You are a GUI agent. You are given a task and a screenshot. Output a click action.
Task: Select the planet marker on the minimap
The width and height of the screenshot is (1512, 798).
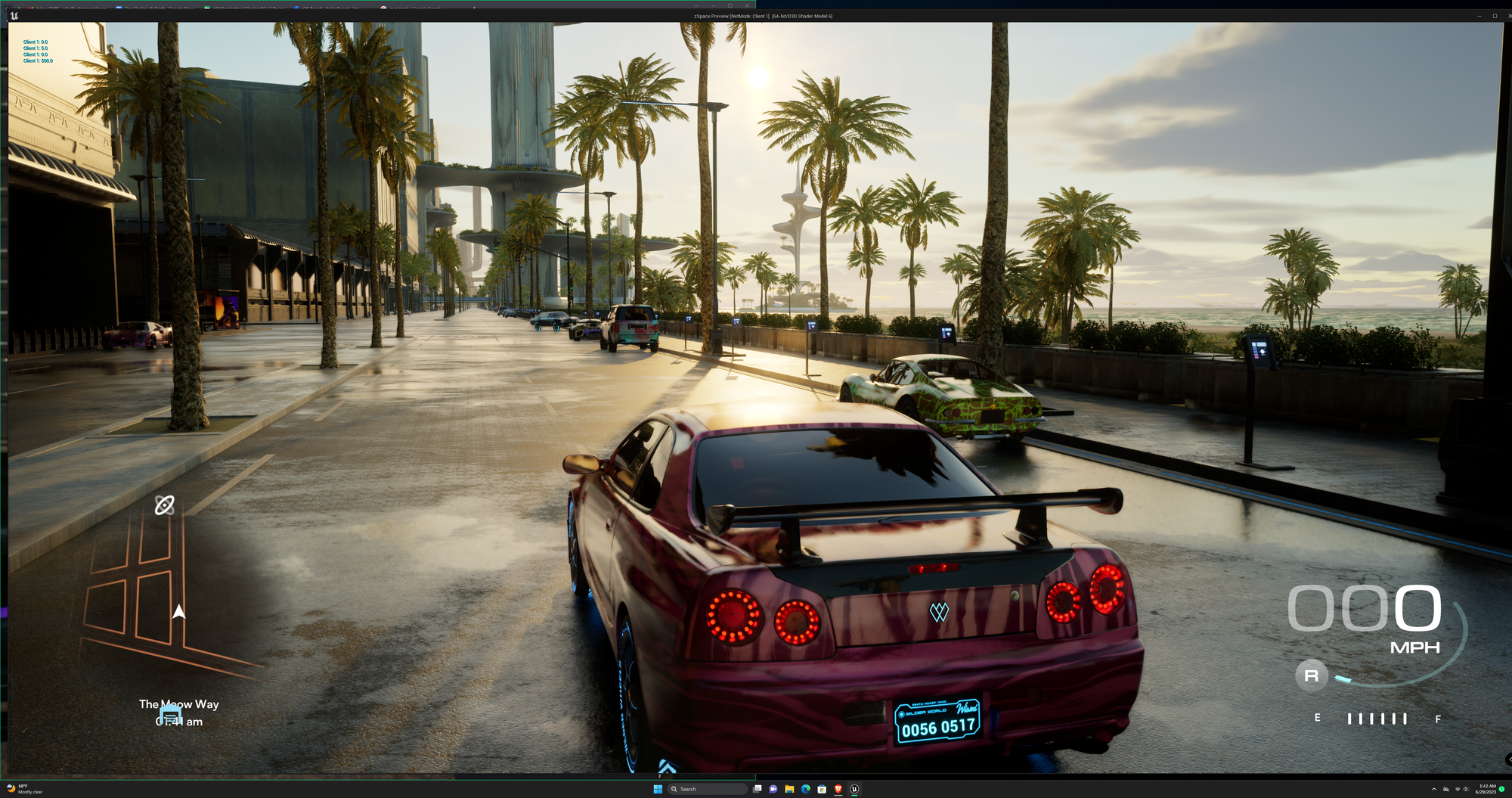[165, 505]
